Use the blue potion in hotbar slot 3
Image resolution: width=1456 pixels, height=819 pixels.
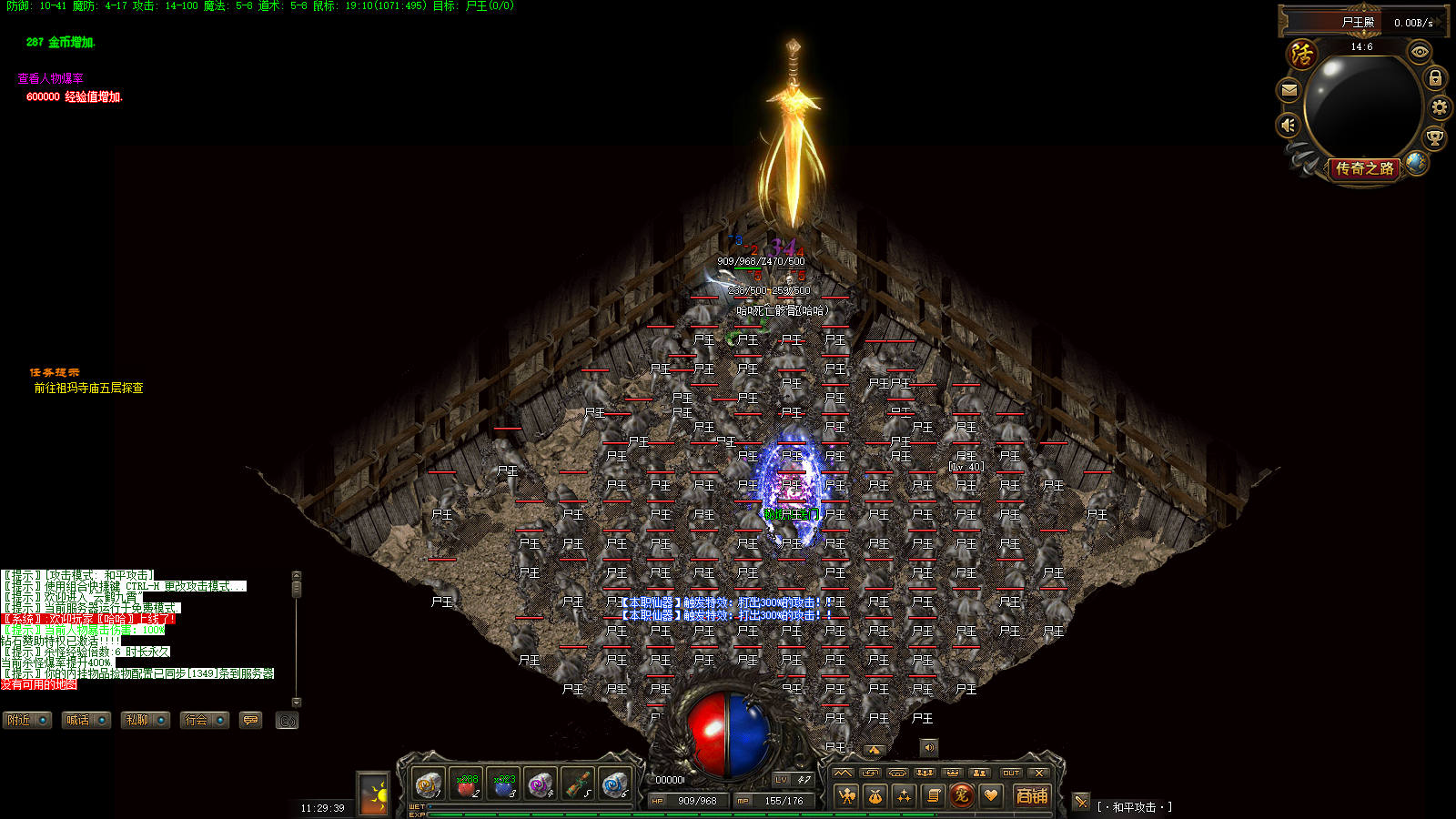pos(504,784)
